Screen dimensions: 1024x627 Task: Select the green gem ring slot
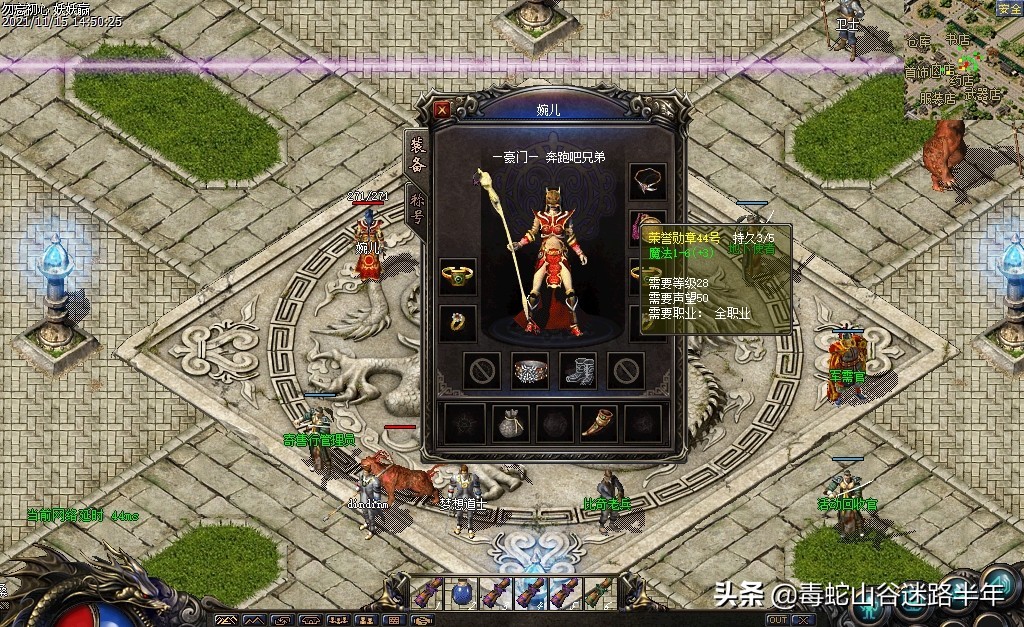[x=458, y=276]
